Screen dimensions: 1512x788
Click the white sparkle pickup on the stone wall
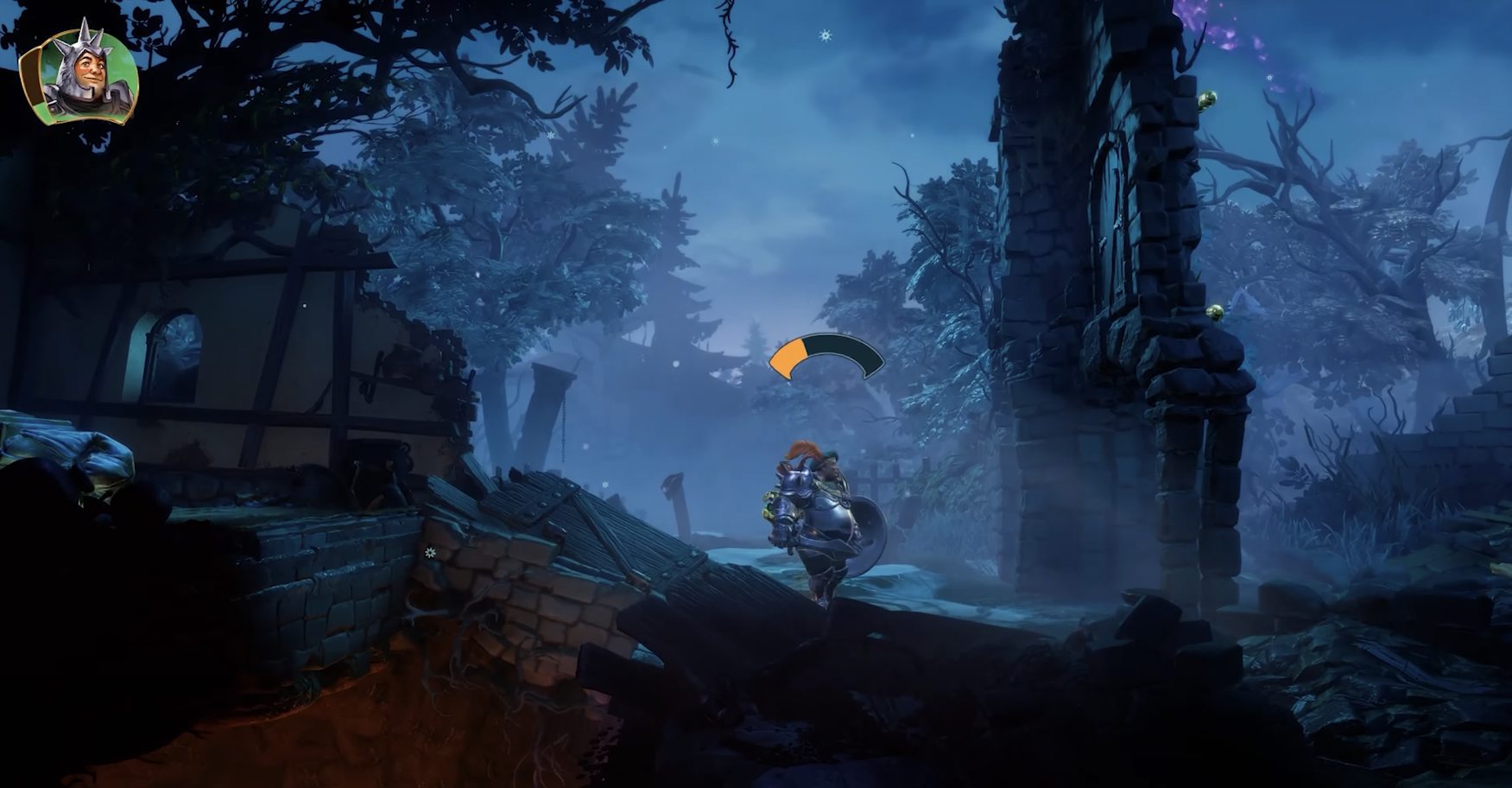(429, 553)
